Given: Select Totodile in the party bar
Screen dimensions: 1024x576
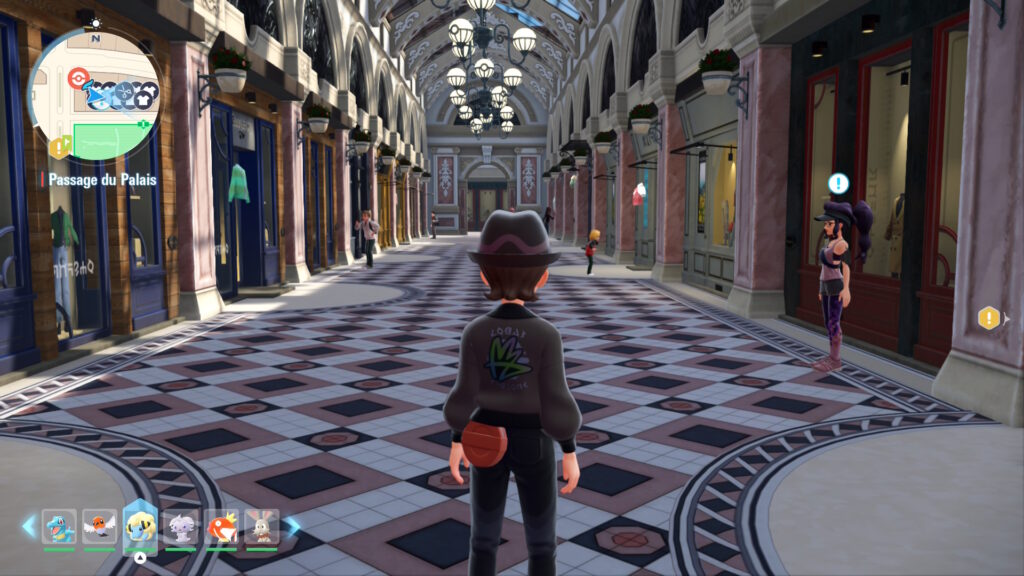Looking at the screenshot, I should coord(59,526).
